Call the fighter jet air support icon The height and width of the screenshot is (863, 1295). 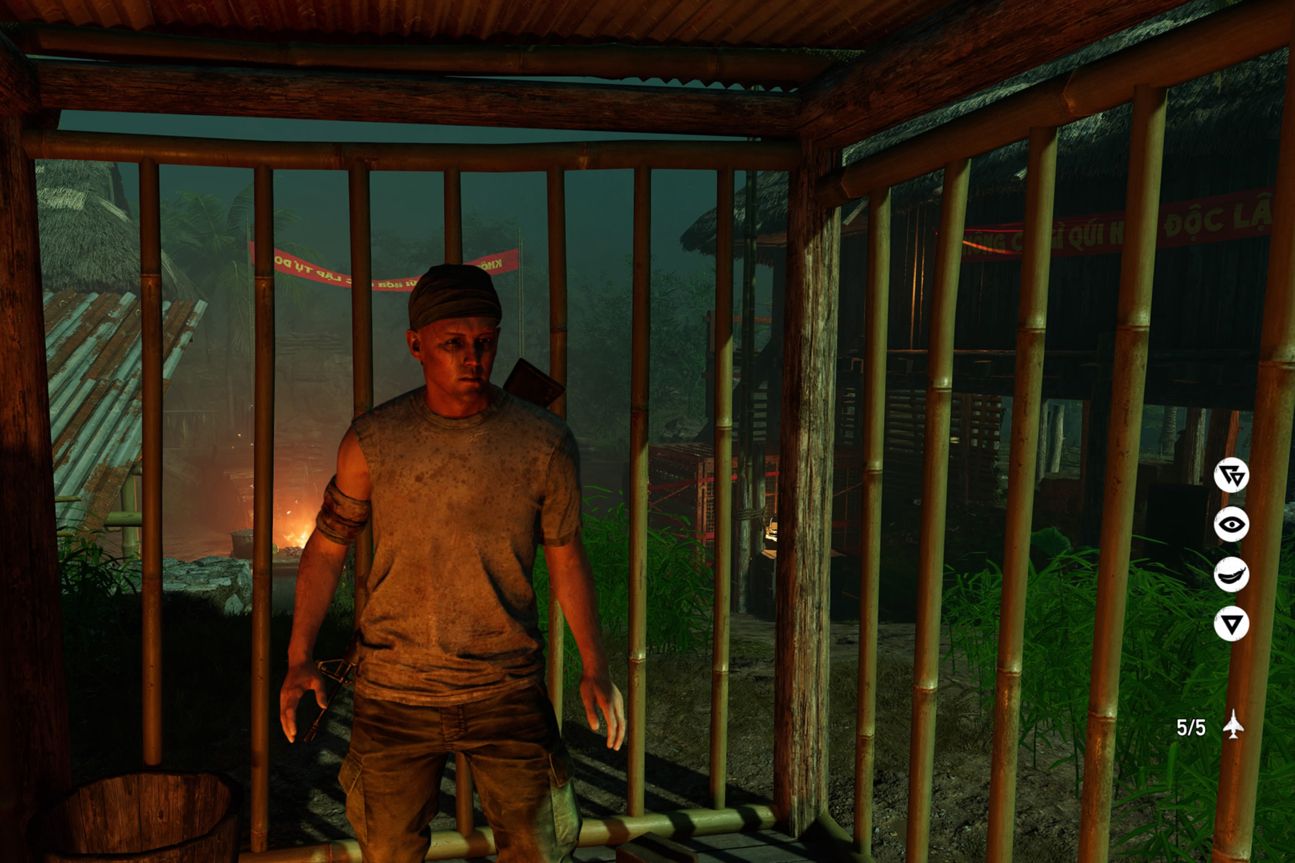(x=1233, y=725)
